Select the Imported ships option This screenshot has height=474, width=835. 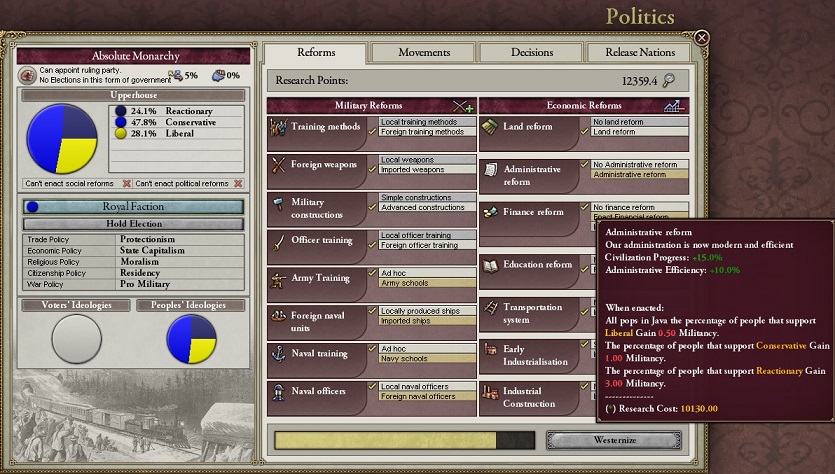coord(422,321)
